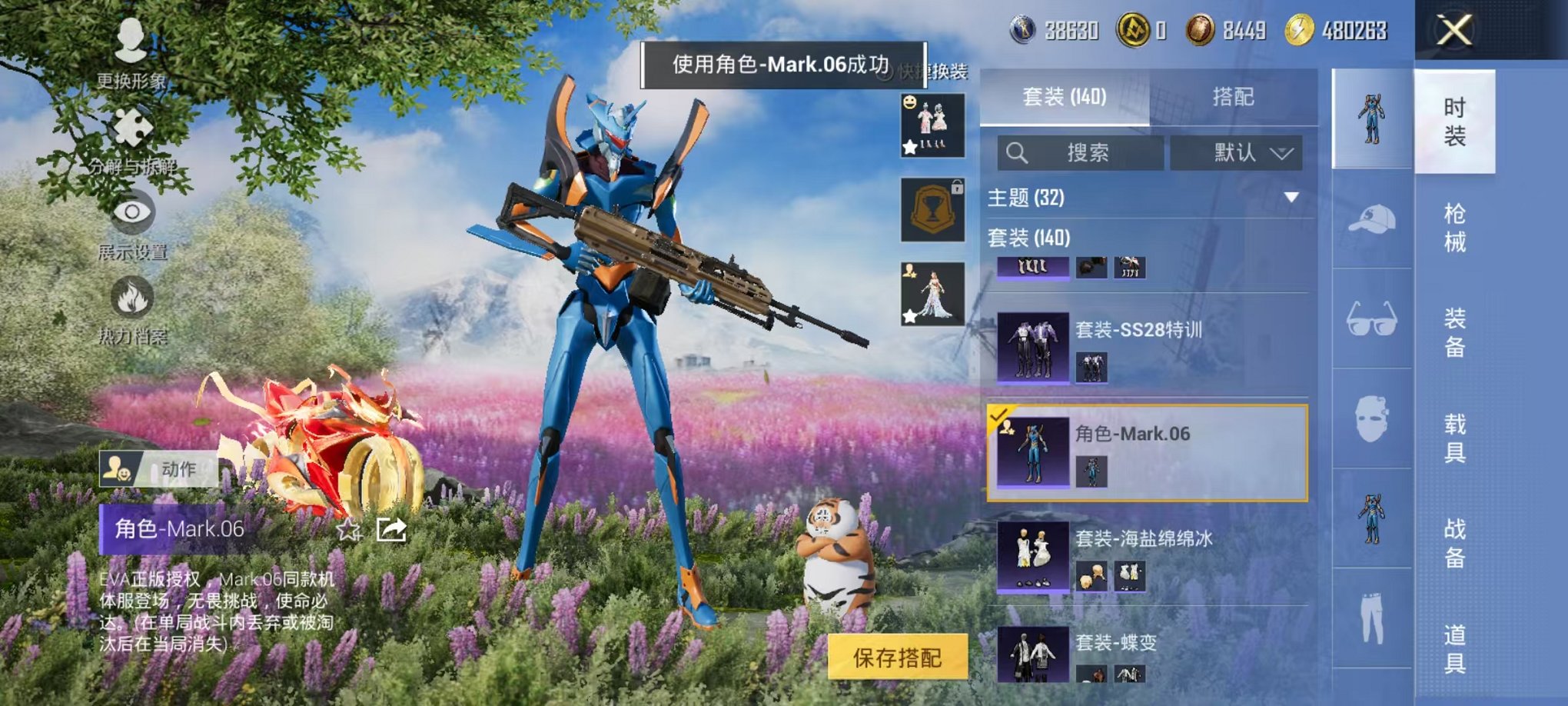This screenshot has height=706, width=1568.
Task: Open the 默认 sorting dropdown
Action: (x=1235, y=153)
